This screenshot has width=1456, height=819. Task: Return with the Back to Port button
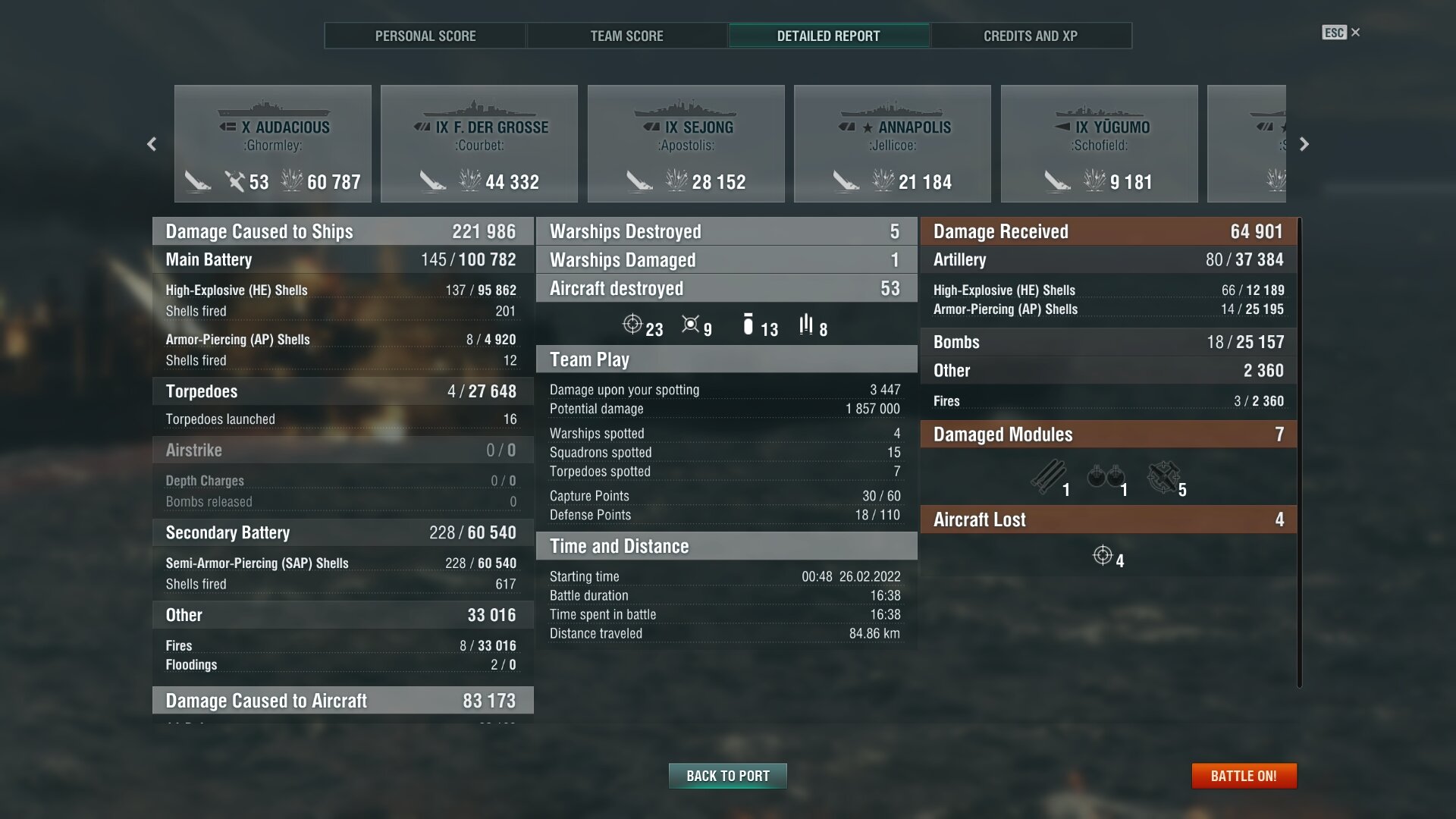(x=727, y=776)
